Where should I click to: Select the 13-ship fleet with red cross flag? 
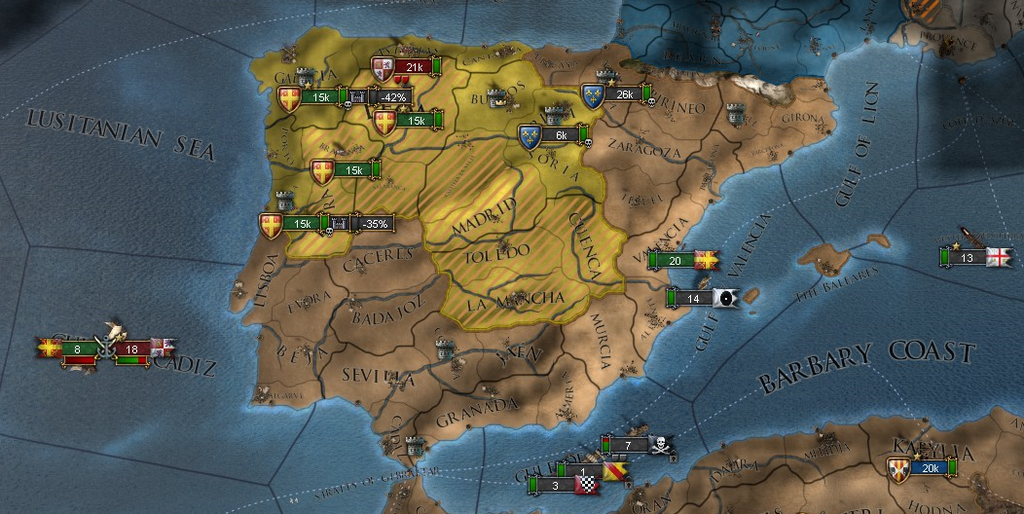click(x=966, y=257)
